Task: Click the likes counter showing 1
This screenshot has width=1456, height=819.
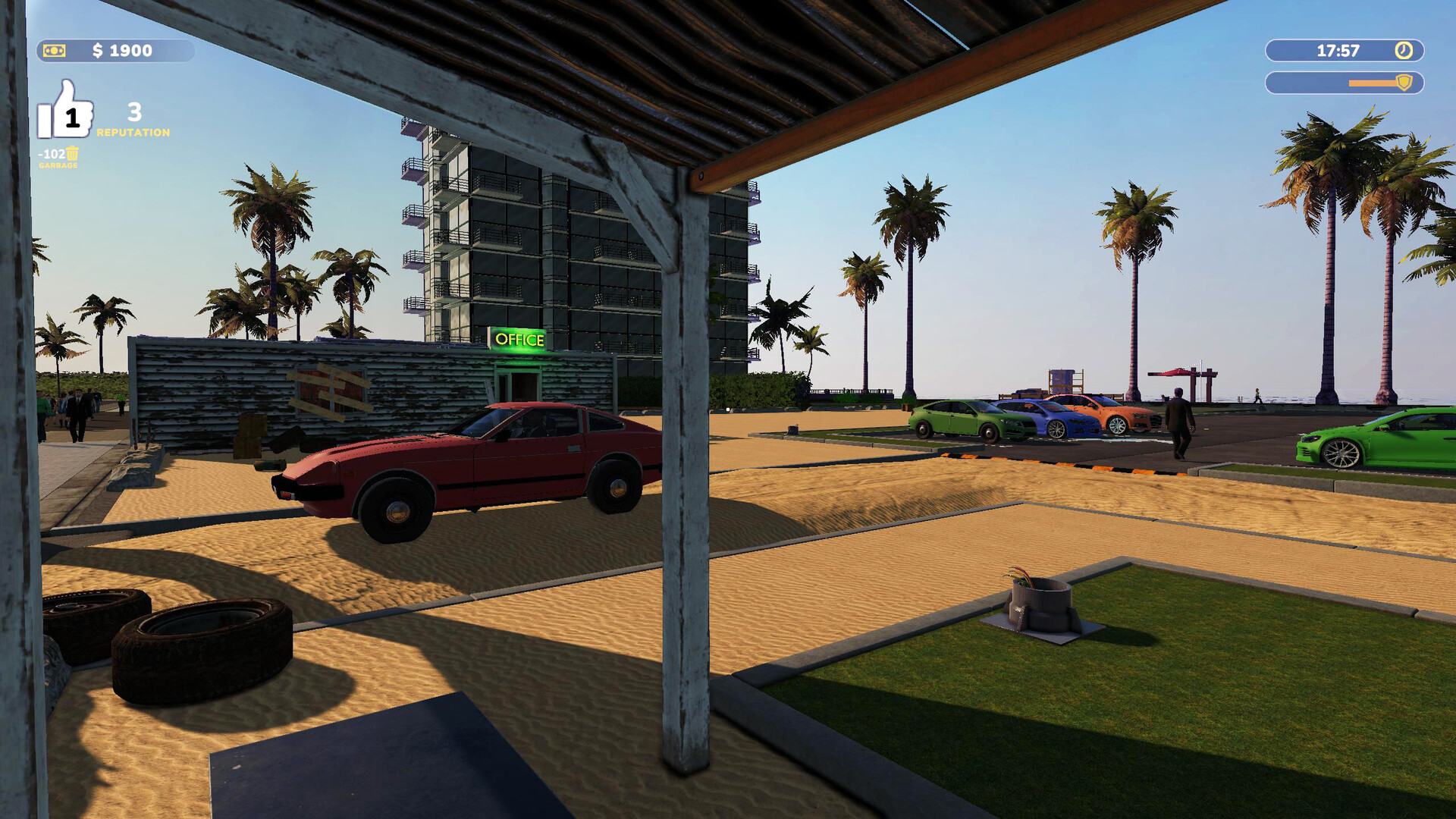Action: click(73, 117)
